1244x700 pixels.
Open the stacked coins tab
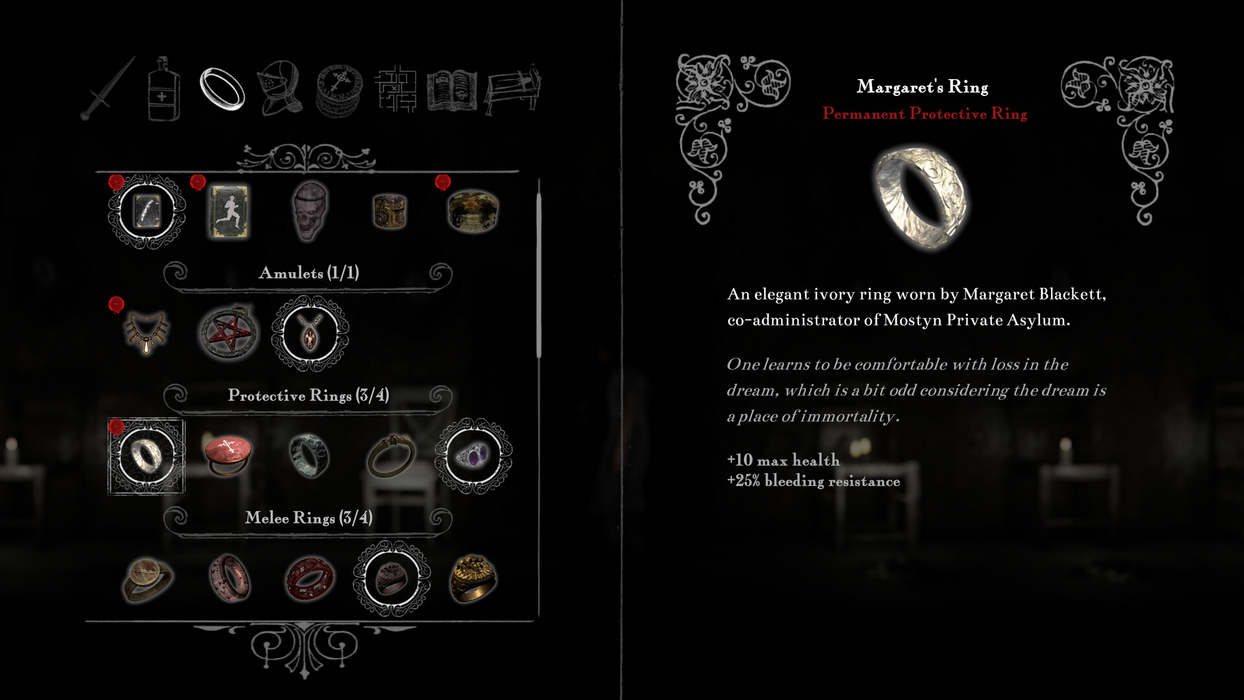[339, 90]
